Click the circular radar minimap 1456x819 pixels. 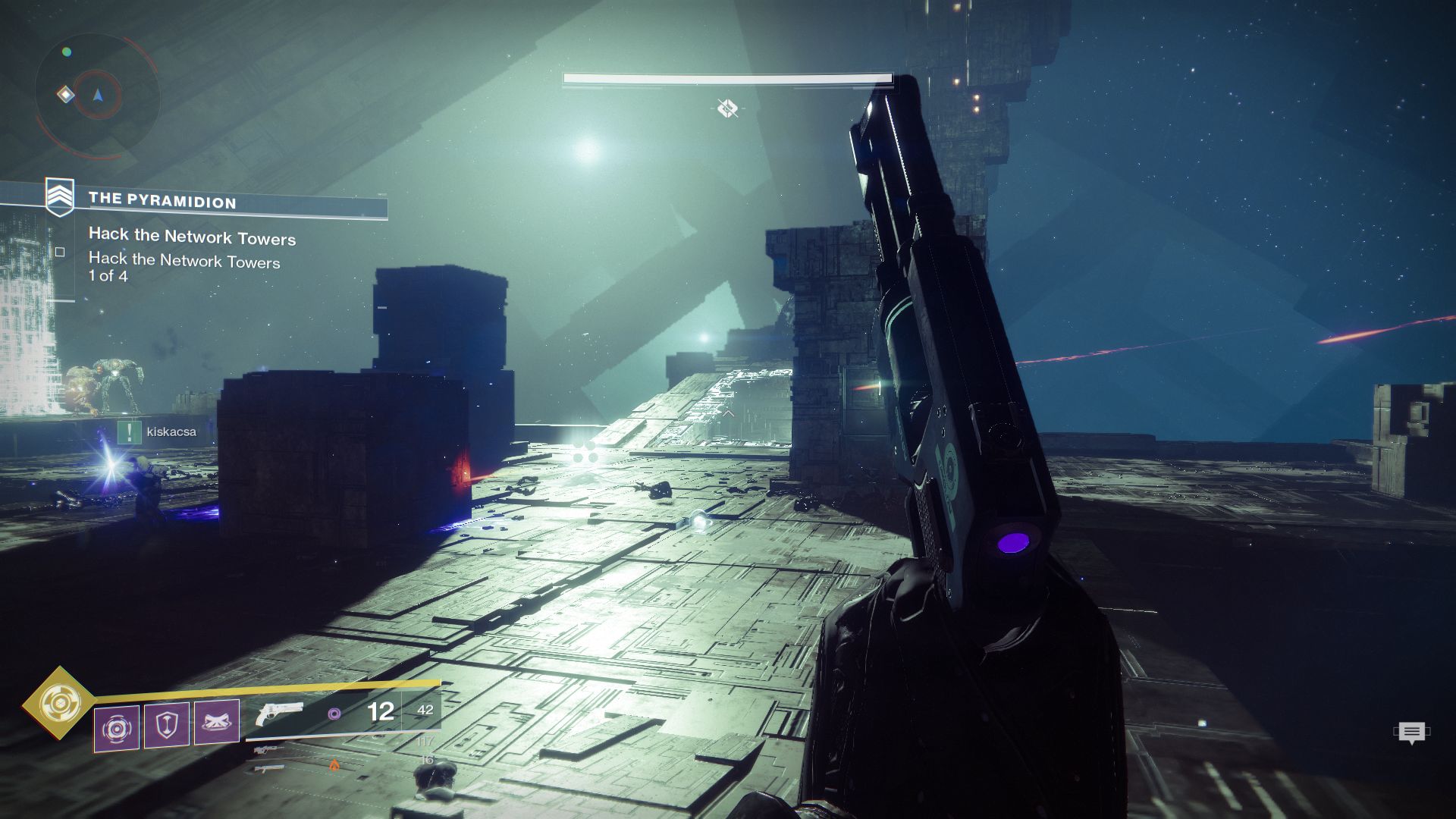[97, 96]
